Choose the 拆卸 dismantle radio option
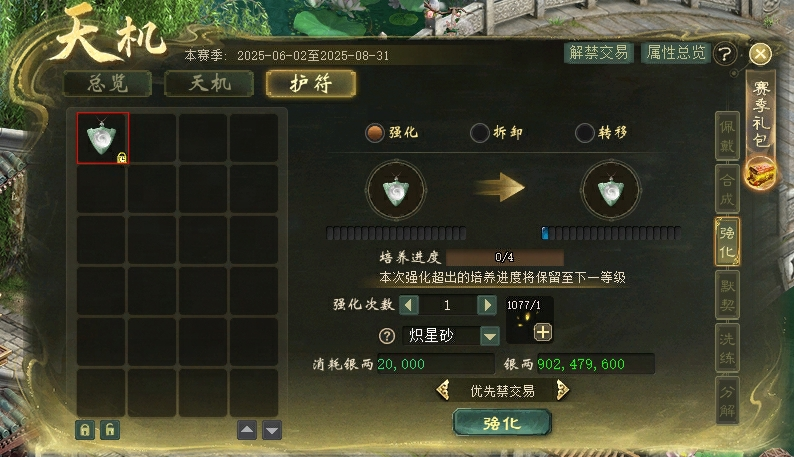This screenshot has height=457, width=794. point(480,132)
